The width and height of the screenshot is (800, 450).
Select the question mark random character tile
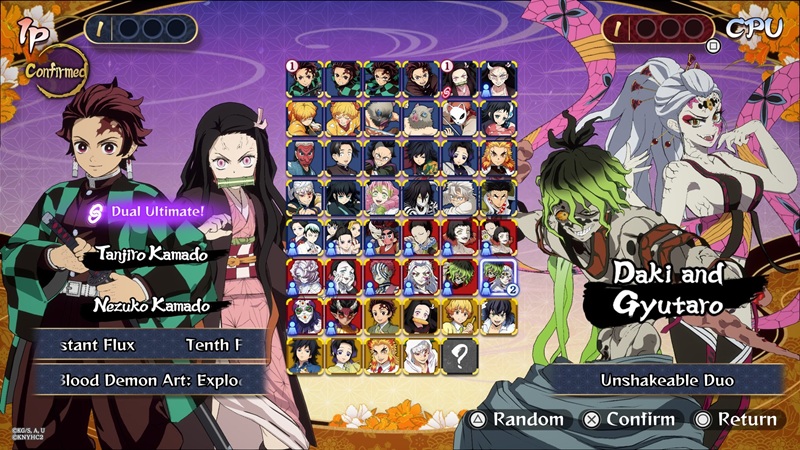pyautogui.click(x=459, y=354)
